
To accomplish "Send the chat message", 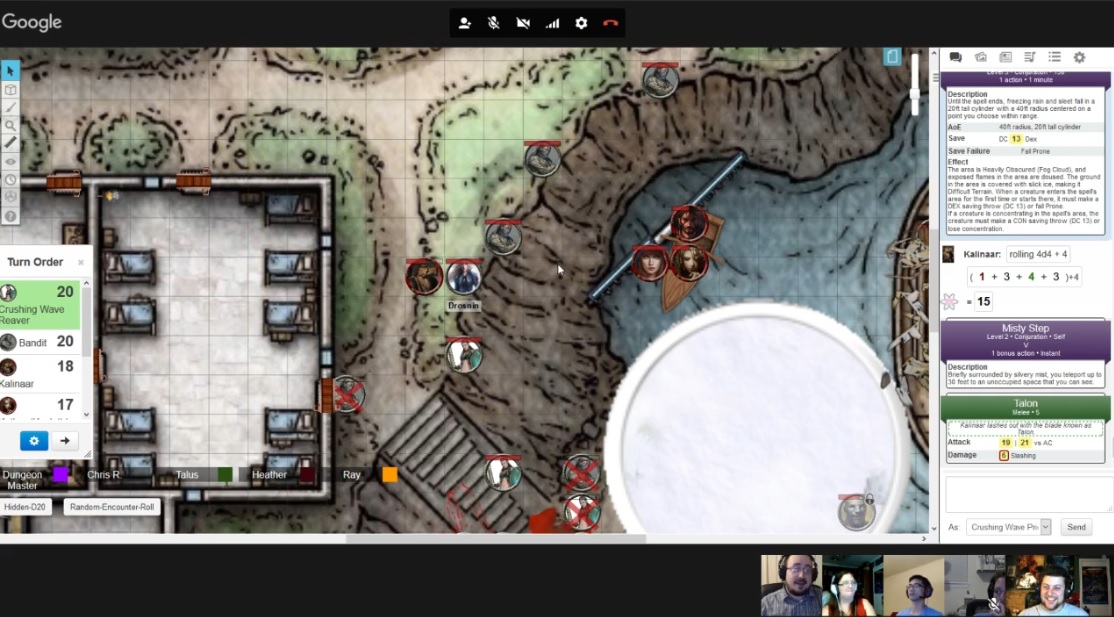I will pyautogui.click(x=1076, y=527).
